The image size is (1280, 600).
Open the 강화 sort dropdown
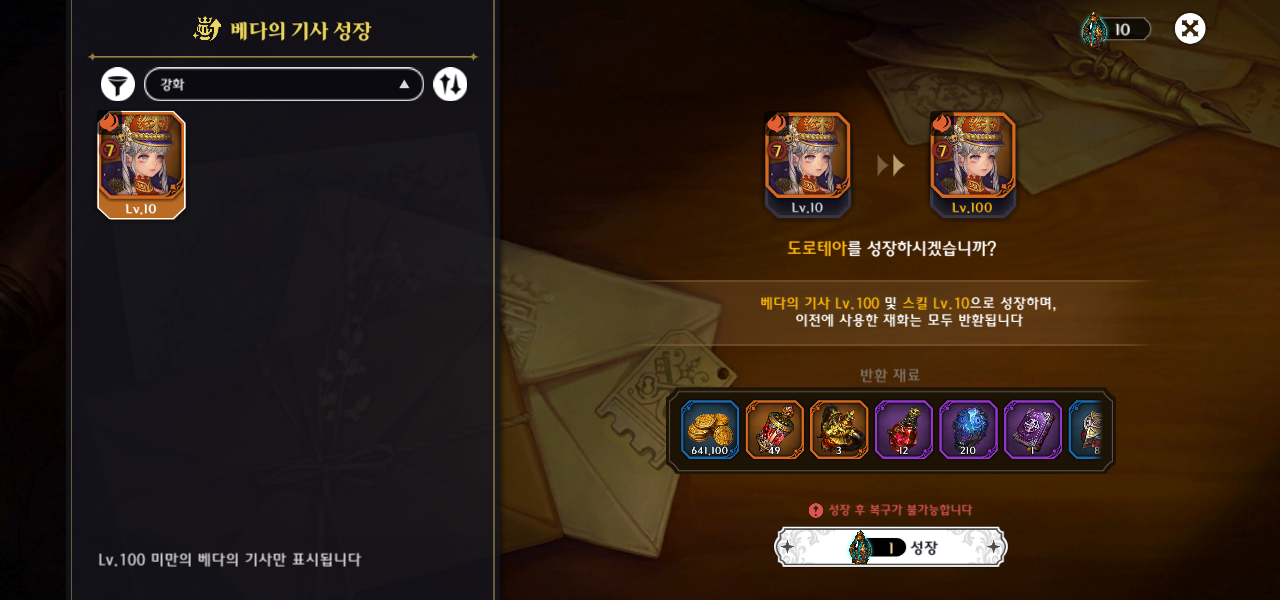pos(284,84)
